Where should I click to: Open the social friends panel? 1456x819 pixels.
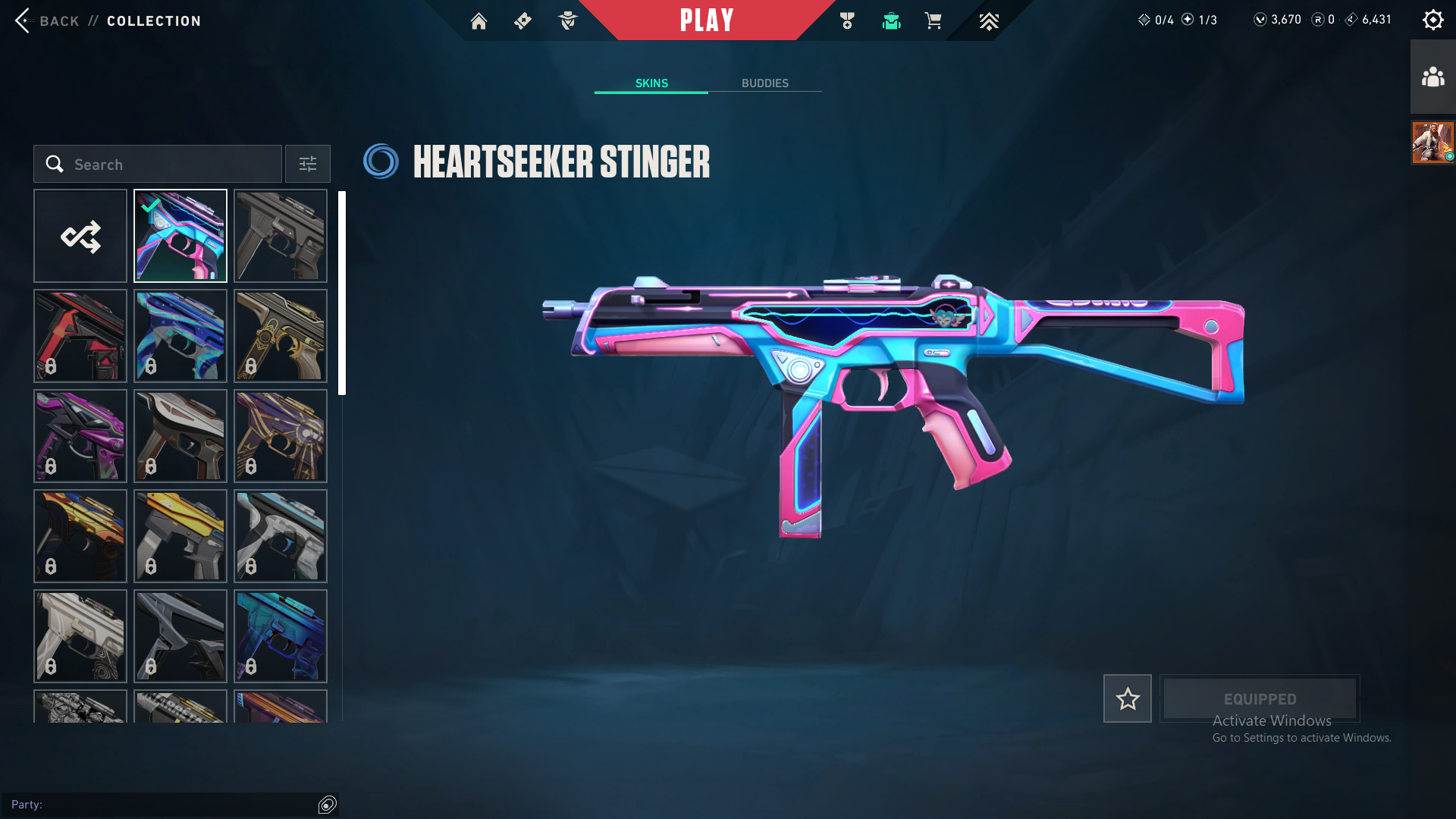[x=1432, y=77]
